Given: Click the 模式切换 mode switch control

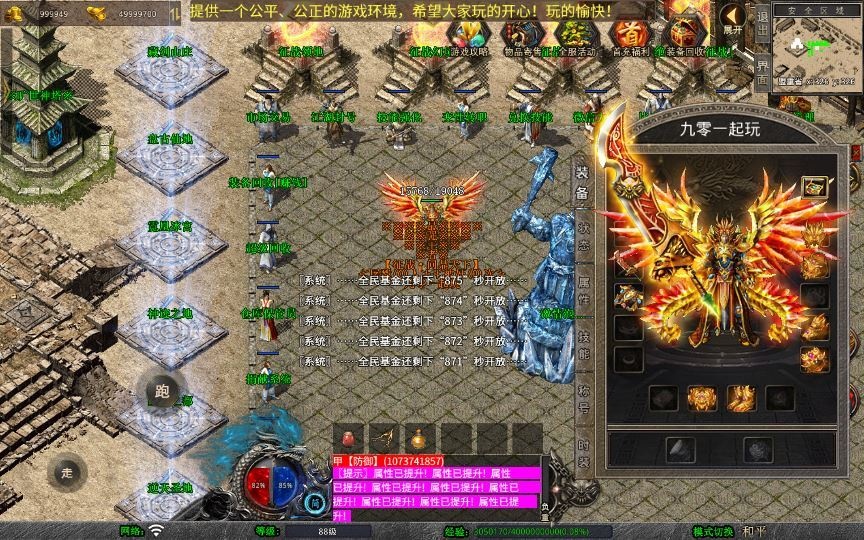Looking at the screenshot, I should 726,531.
